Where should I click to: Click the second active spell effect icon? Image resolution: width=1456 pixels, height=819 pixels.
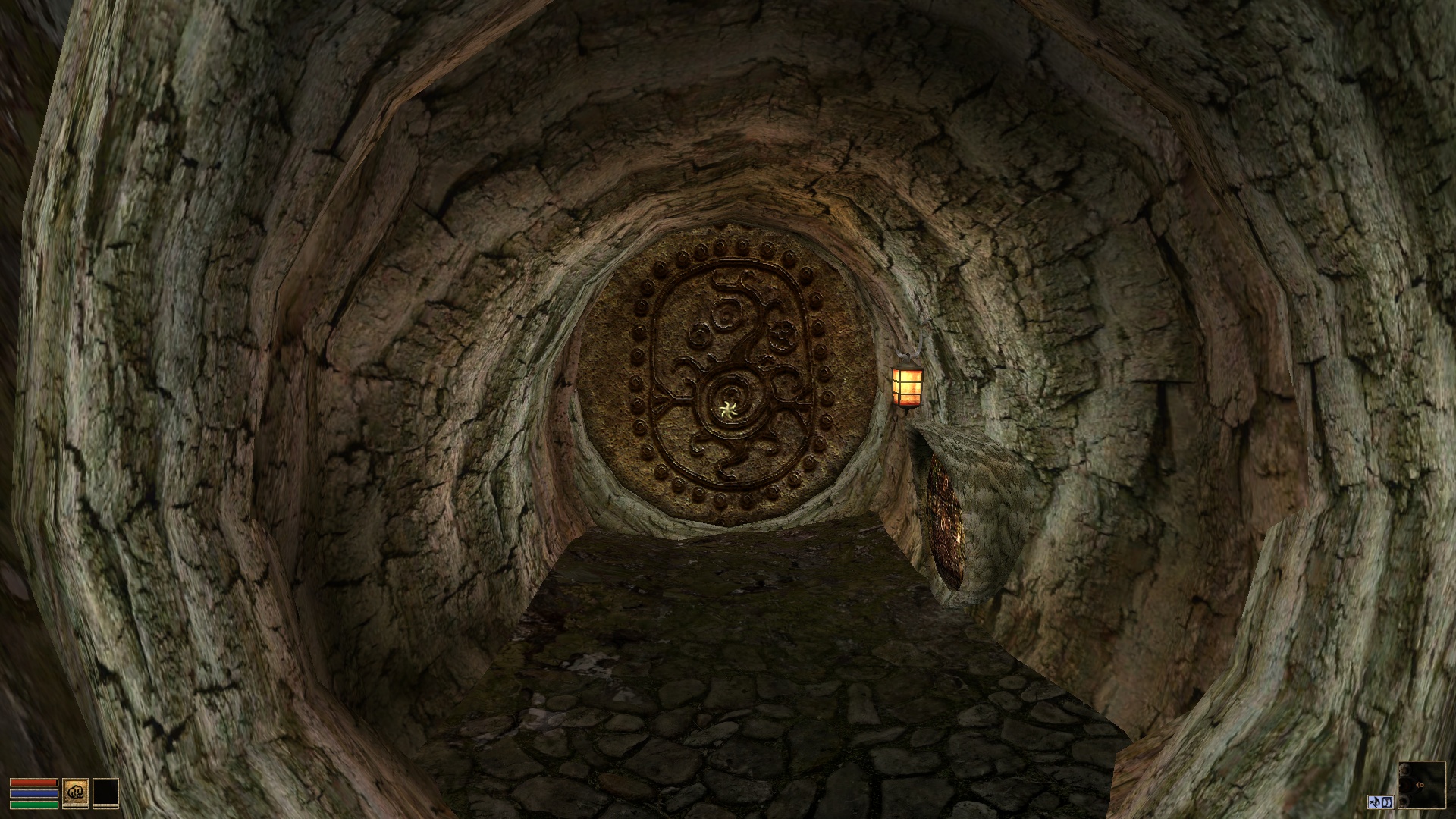point(1387,802)
